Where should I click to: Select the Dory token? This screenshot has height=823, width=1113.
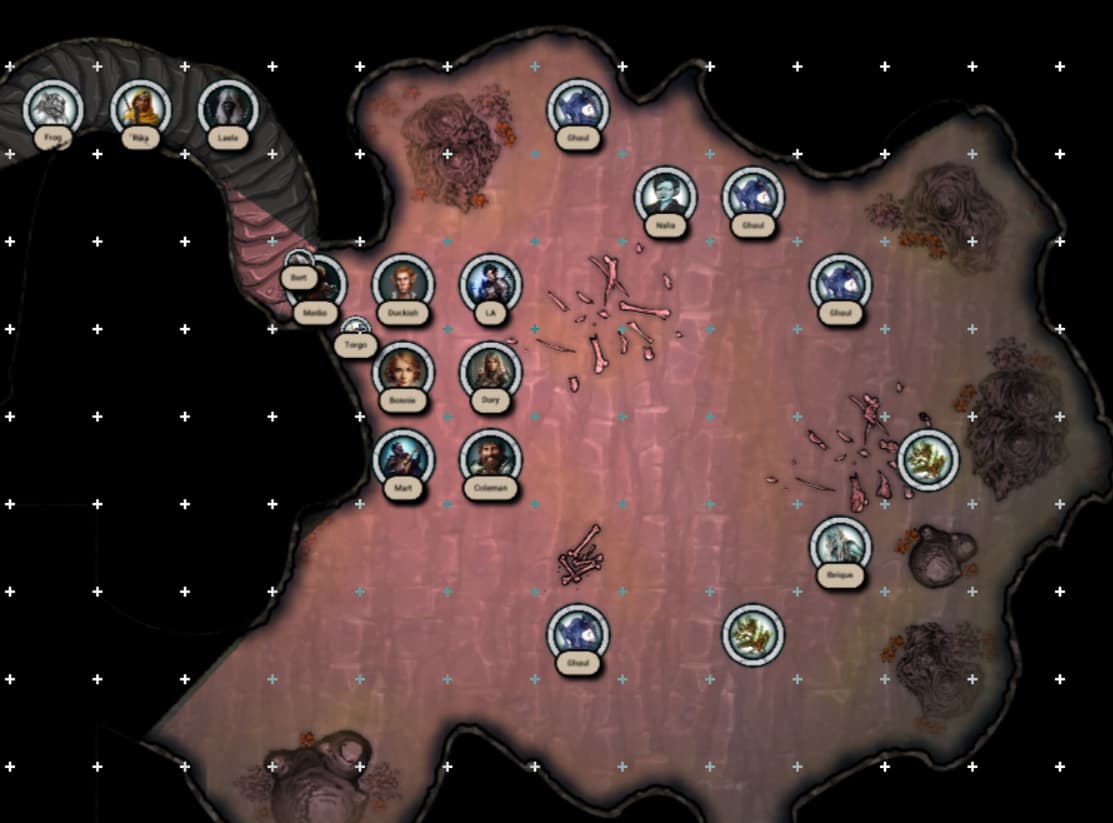click(x=490, y=371)
